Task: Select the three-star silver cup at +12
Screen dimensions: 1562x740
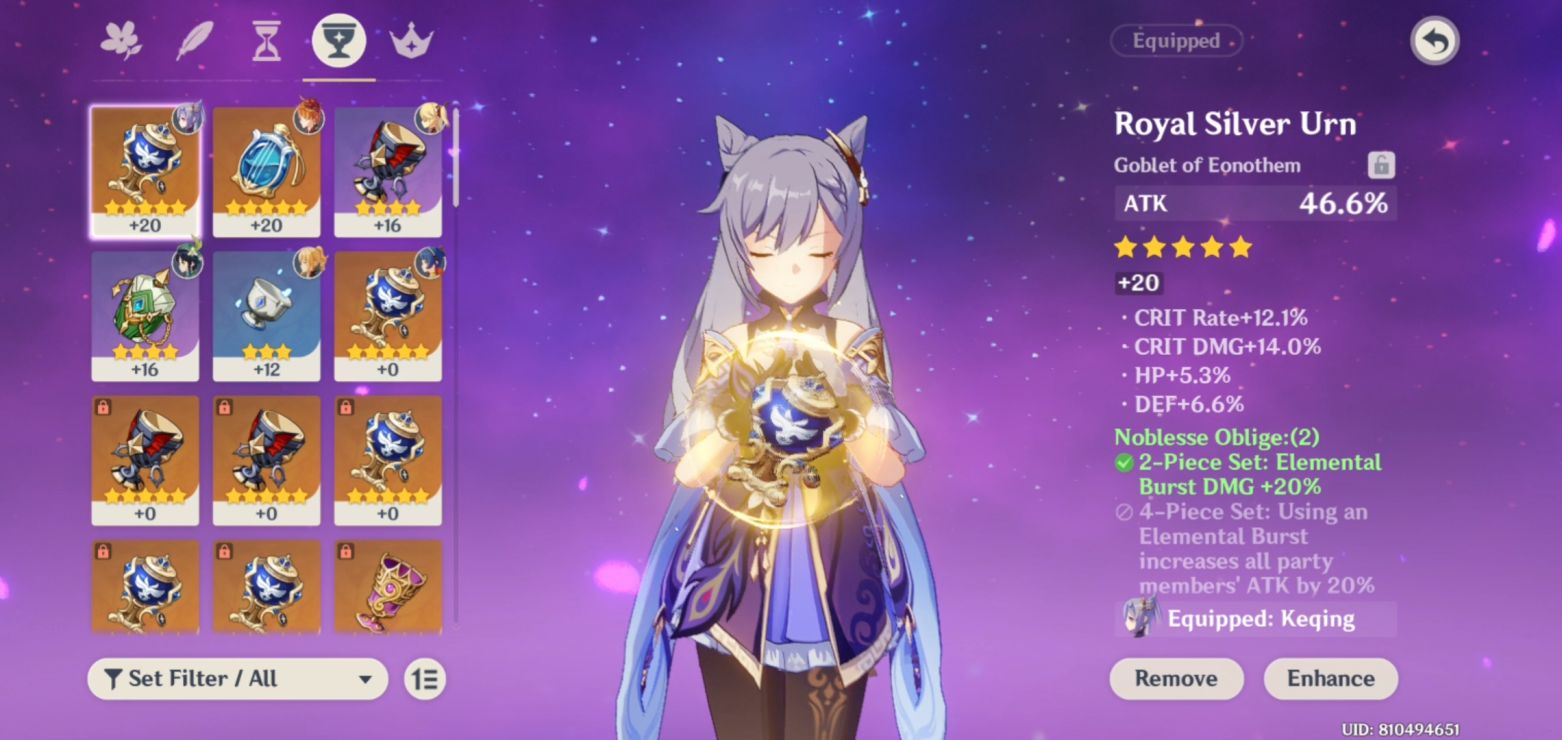Action: (x=266, y=315)
